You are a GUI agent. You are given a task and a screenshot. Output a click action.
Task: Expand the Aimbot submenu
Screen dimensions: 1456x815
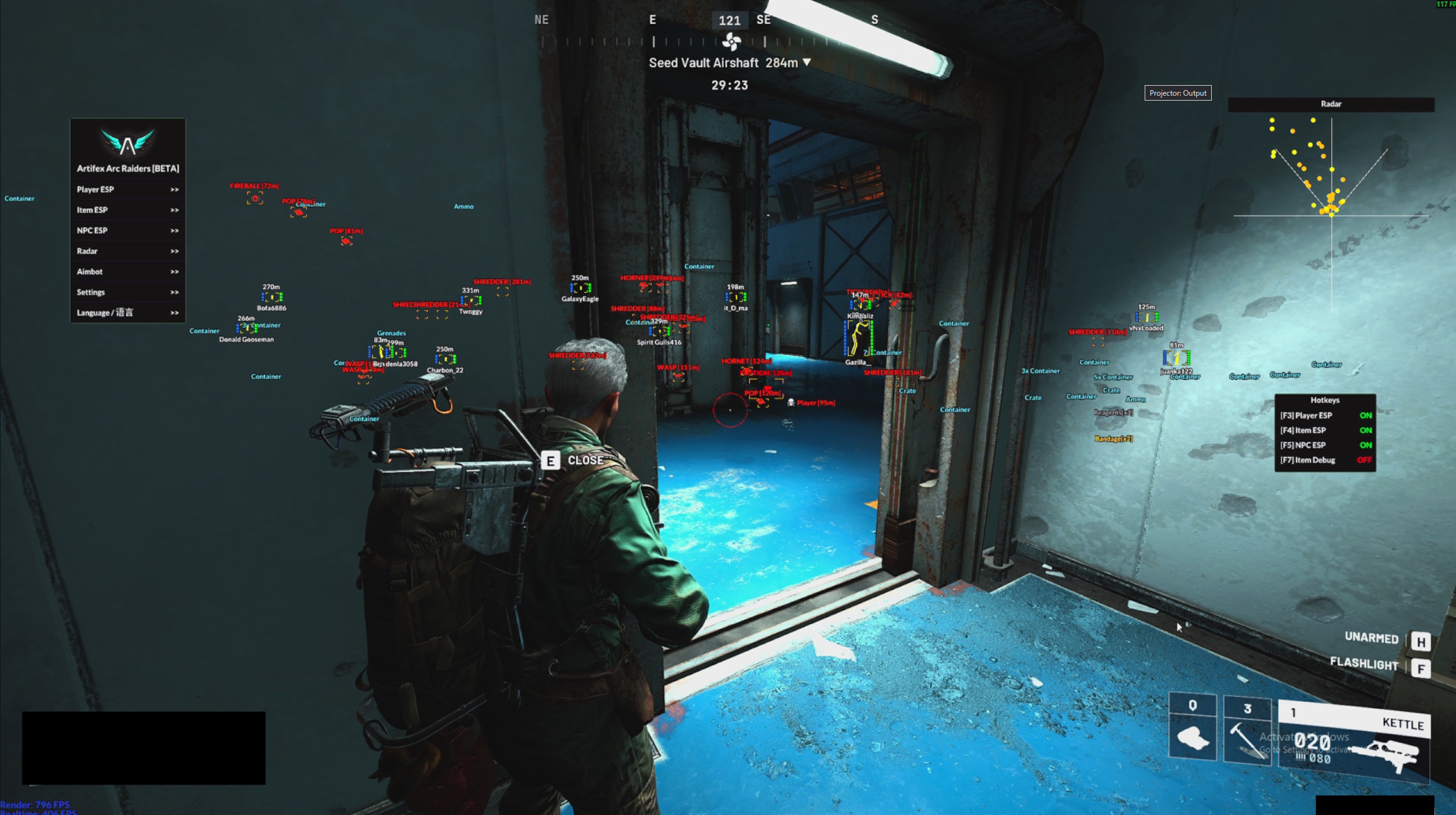(x=127, y=271)
